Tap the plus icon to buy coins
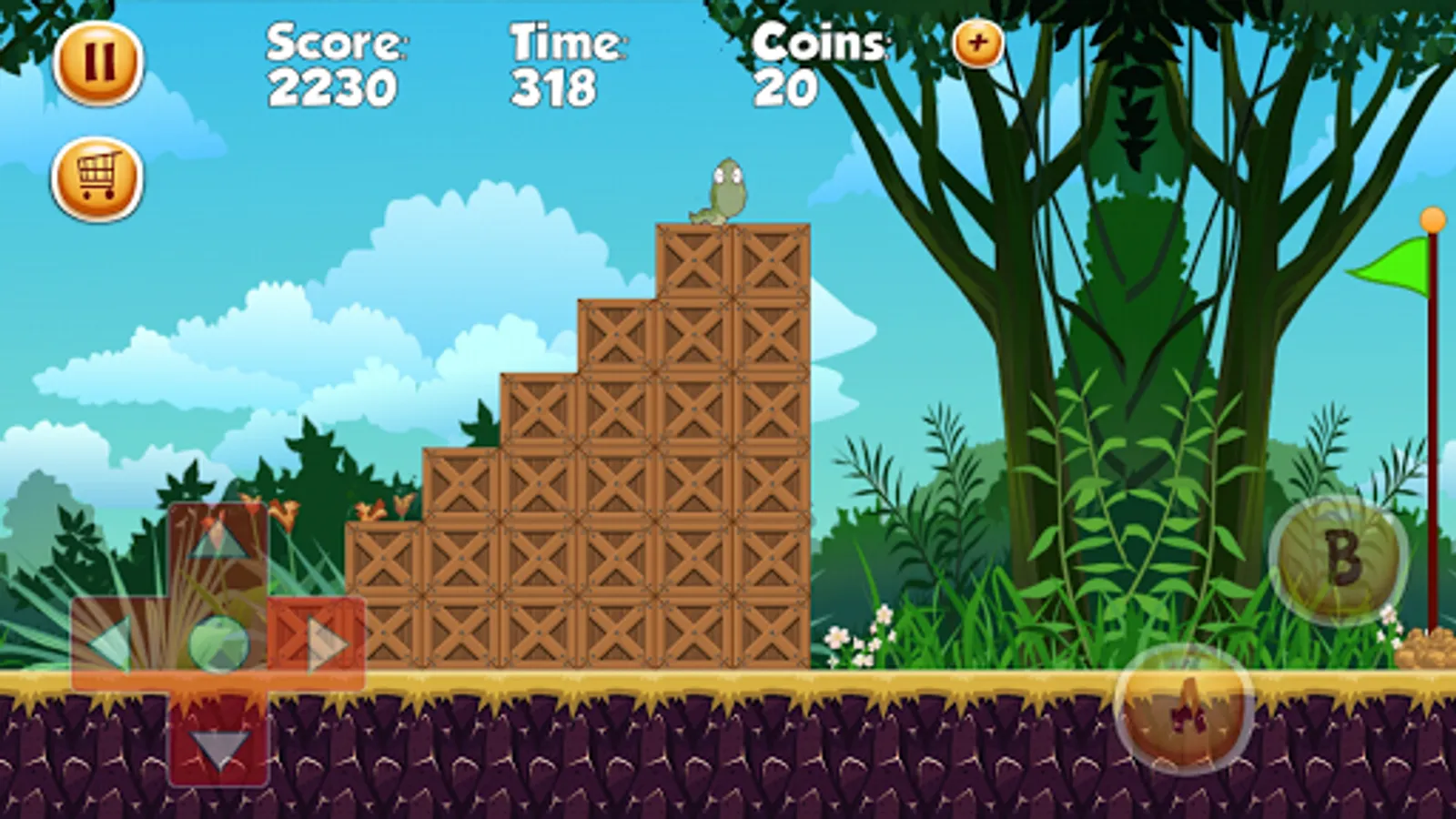The width and height of the screenshot is (1456, 819). [x=977, y=42]
